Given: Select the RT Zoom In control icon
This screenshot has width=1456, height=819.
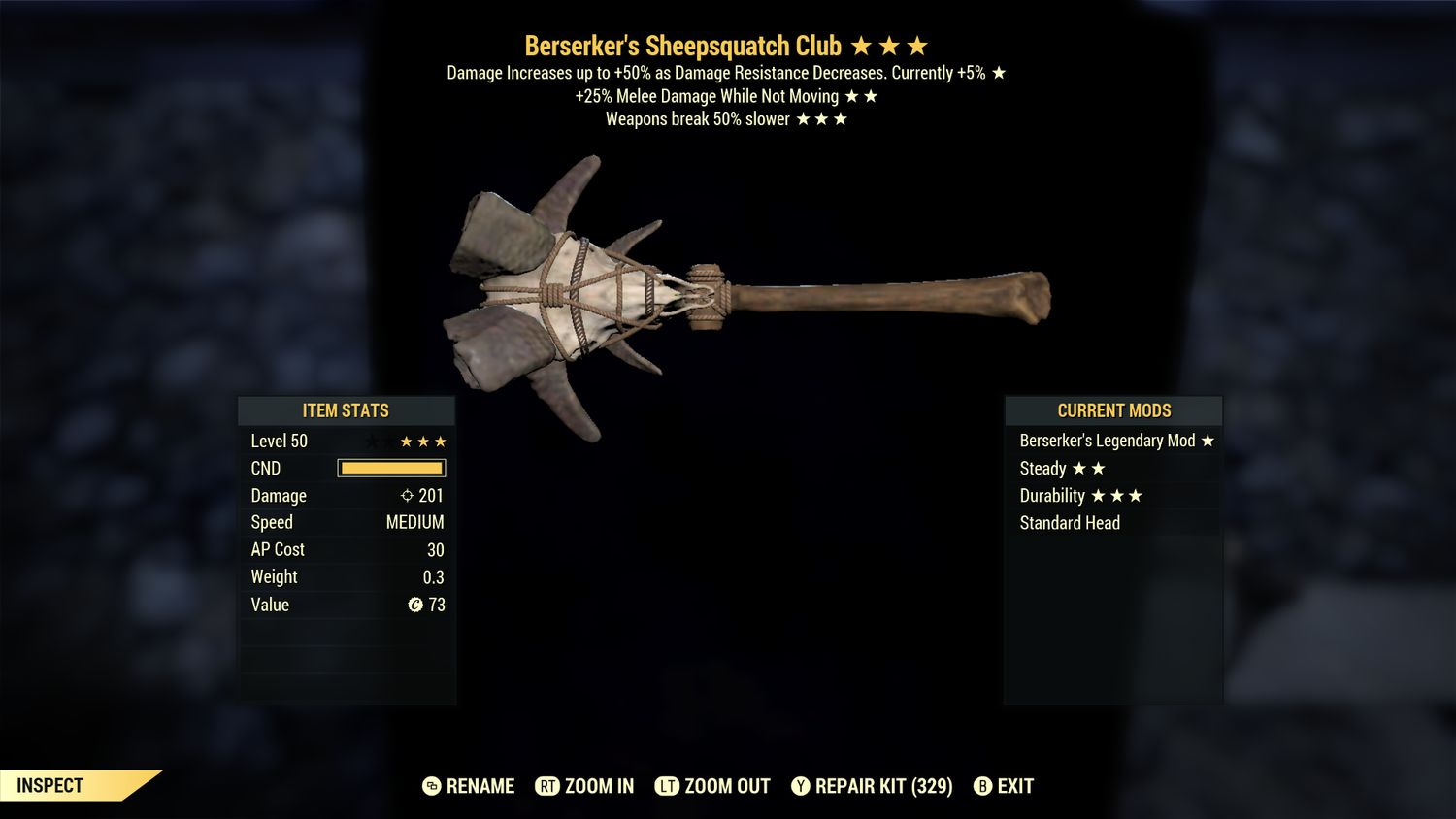Looking at the screenshot, I should point(549,786).
